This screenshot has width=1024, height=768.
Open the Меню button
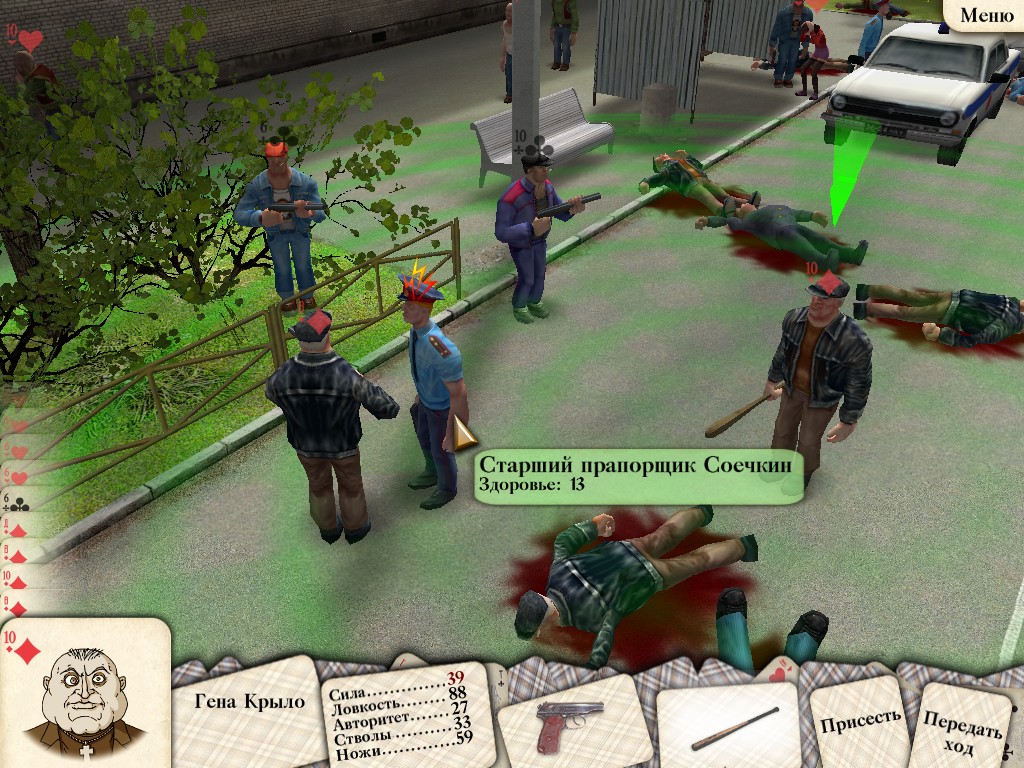click(x=986, y=15)
